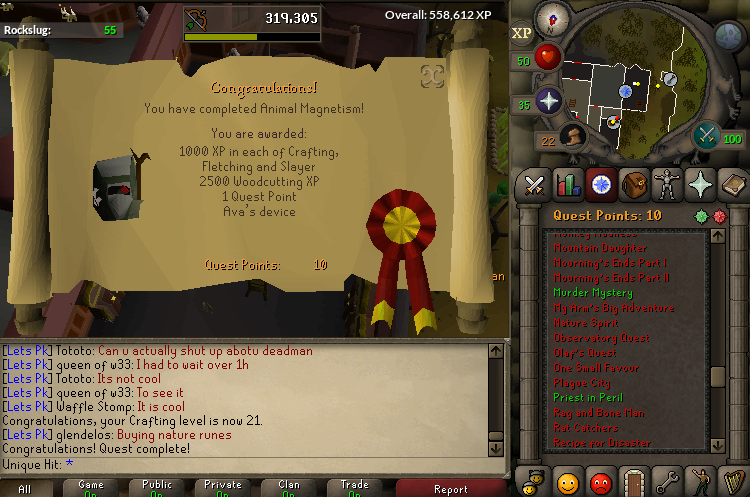Open the Logout door tab
Screen dimensions: 750x497
(x=634, y=481)
